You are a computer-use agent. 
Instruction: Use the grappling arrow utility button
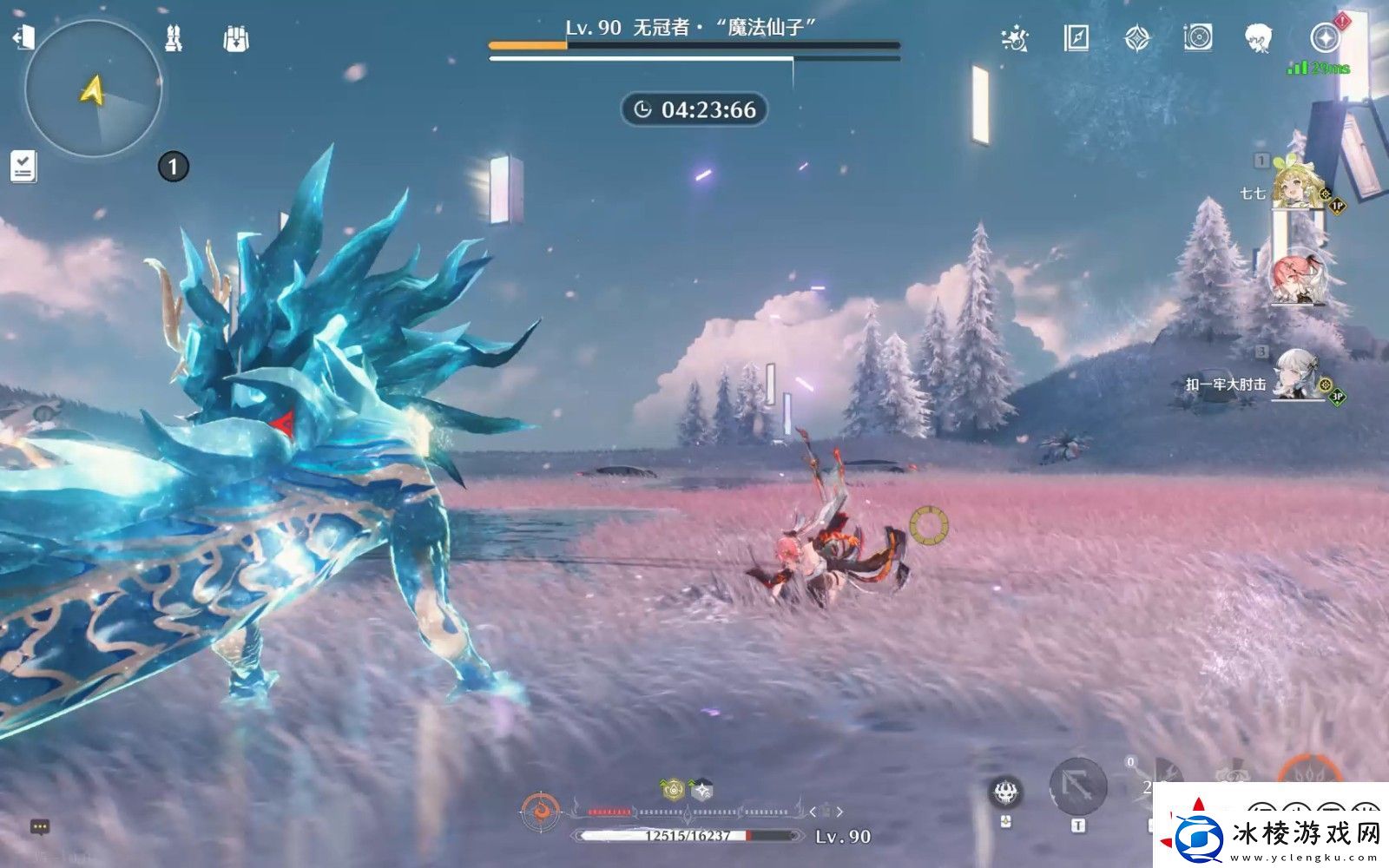(1077, 787)
